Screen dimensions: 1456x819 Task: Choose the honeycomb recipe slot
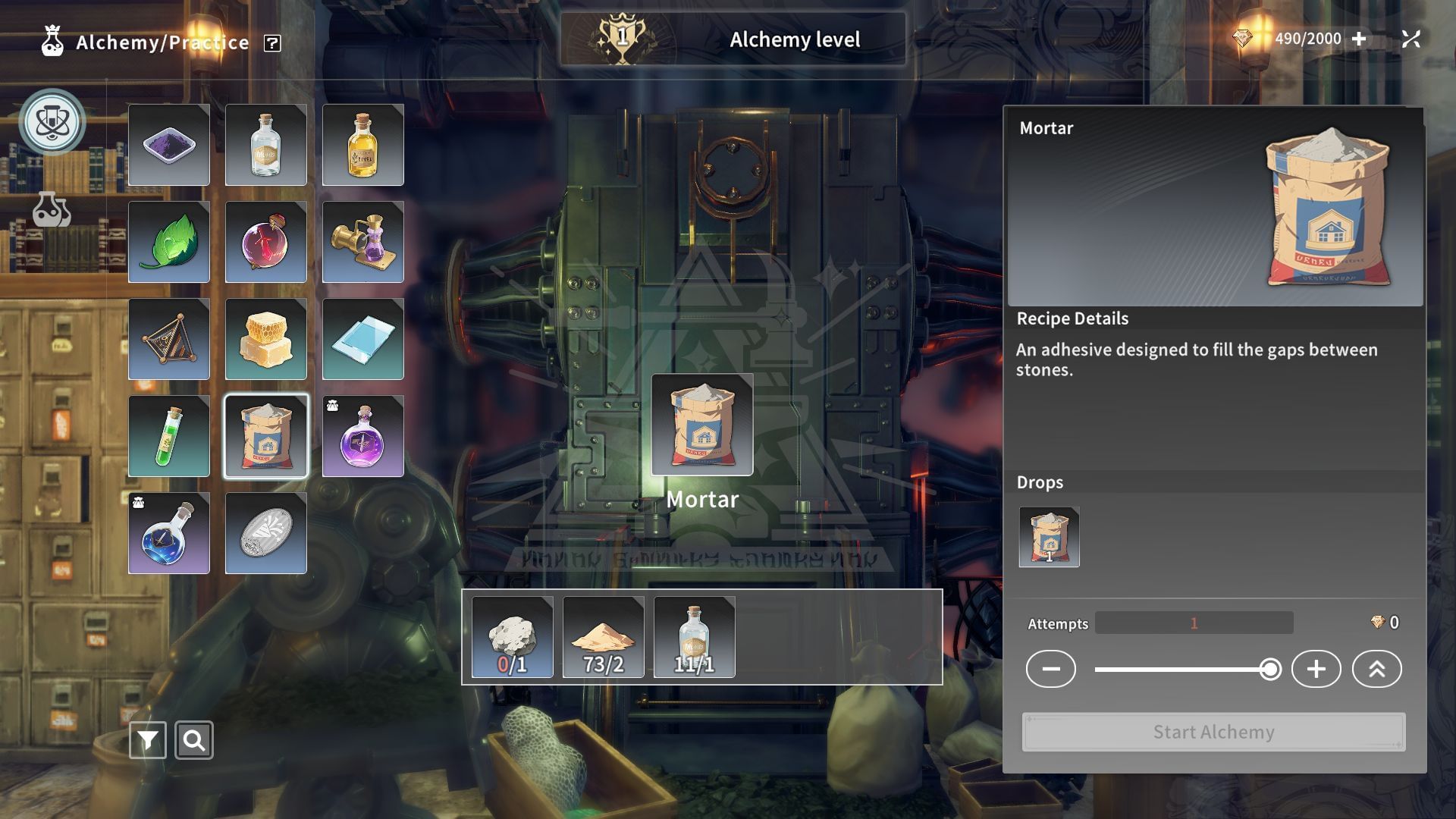[x=265, y=339]
